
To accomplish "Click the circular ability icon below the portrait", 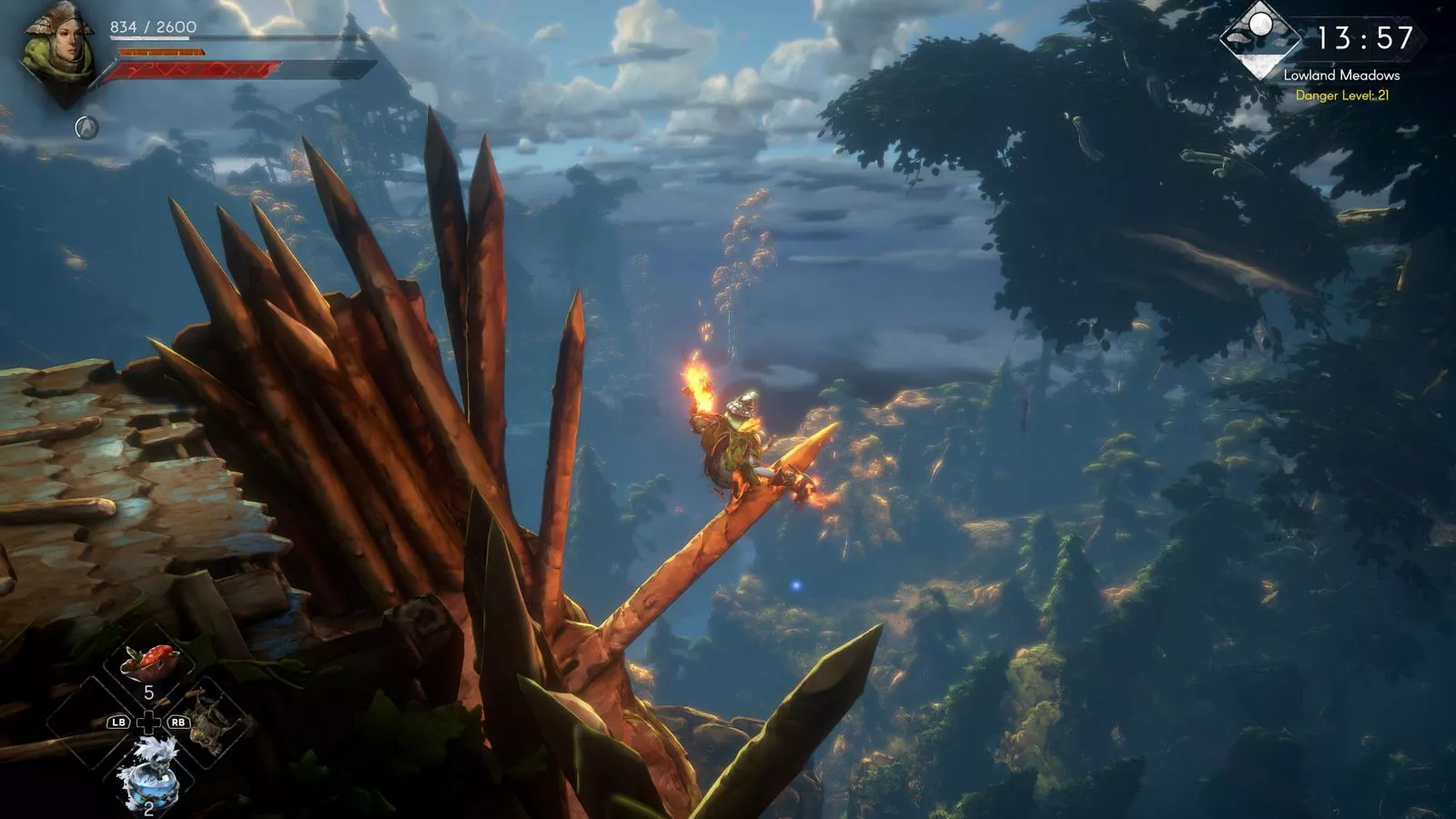I will click(x=86, y=127).
